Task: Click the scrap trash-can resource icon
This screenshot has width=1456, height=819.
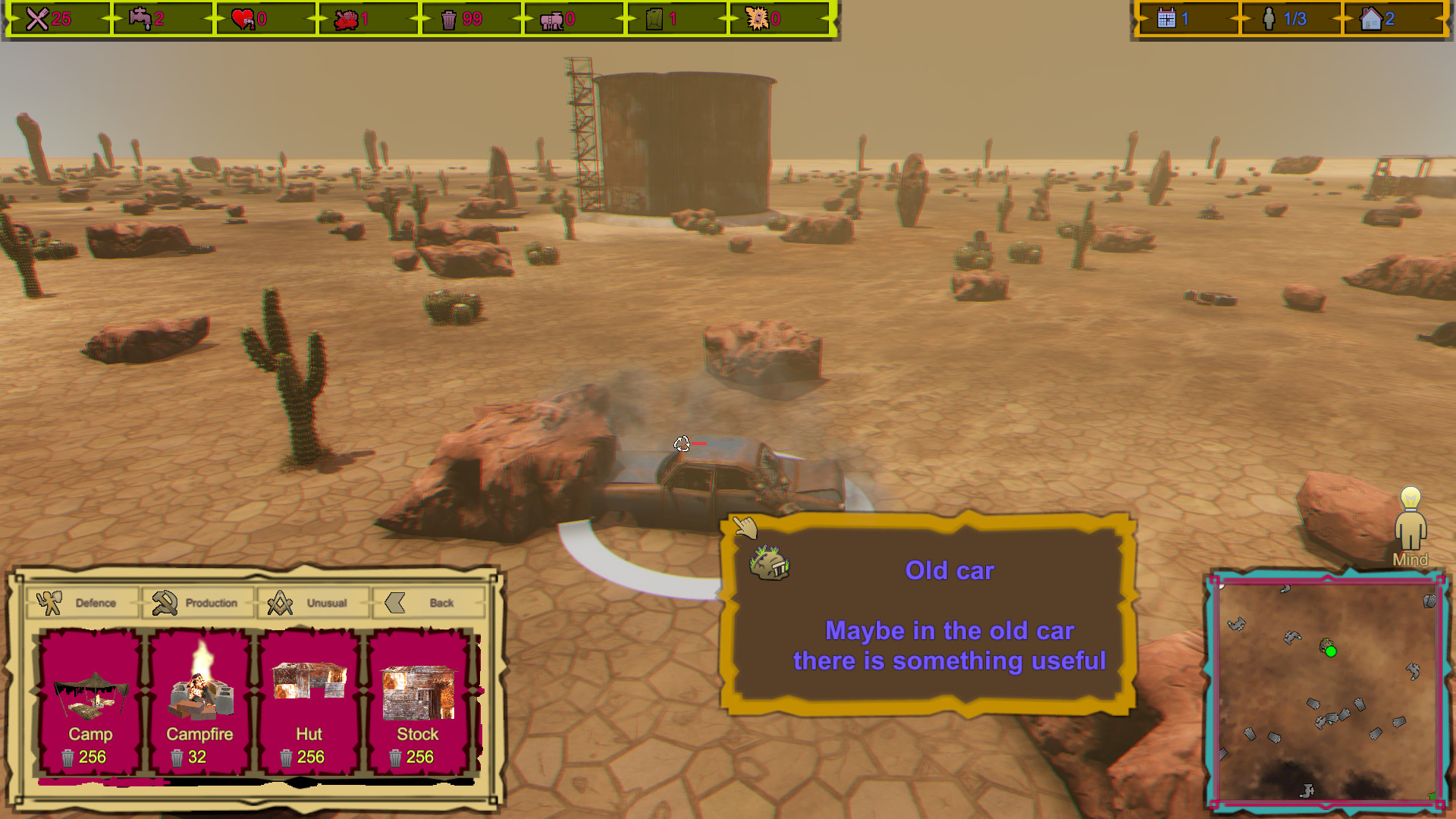Action: tap(448, 17)
